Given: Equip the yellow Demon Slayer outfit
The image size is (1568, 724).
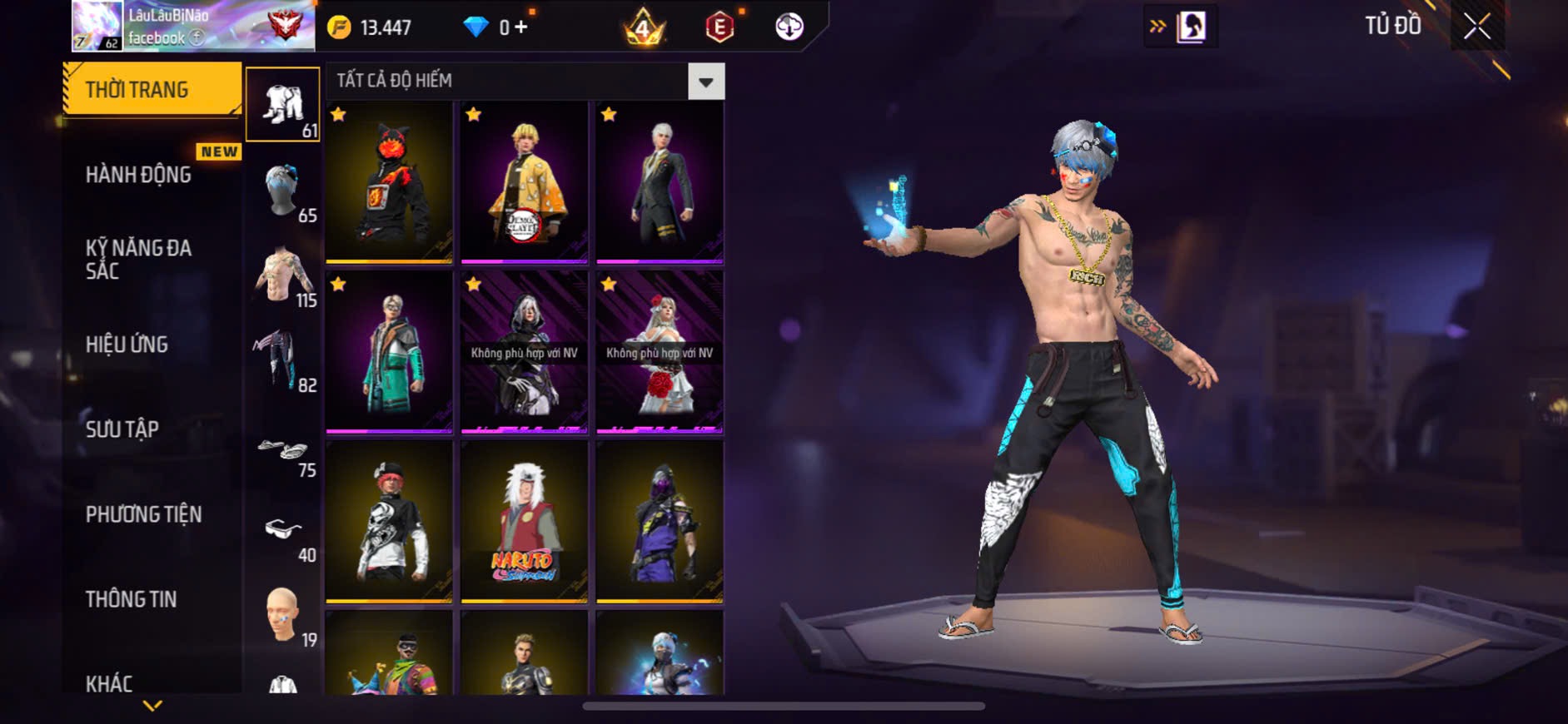Looking at the screenshot, I should [x=524, y=181].
